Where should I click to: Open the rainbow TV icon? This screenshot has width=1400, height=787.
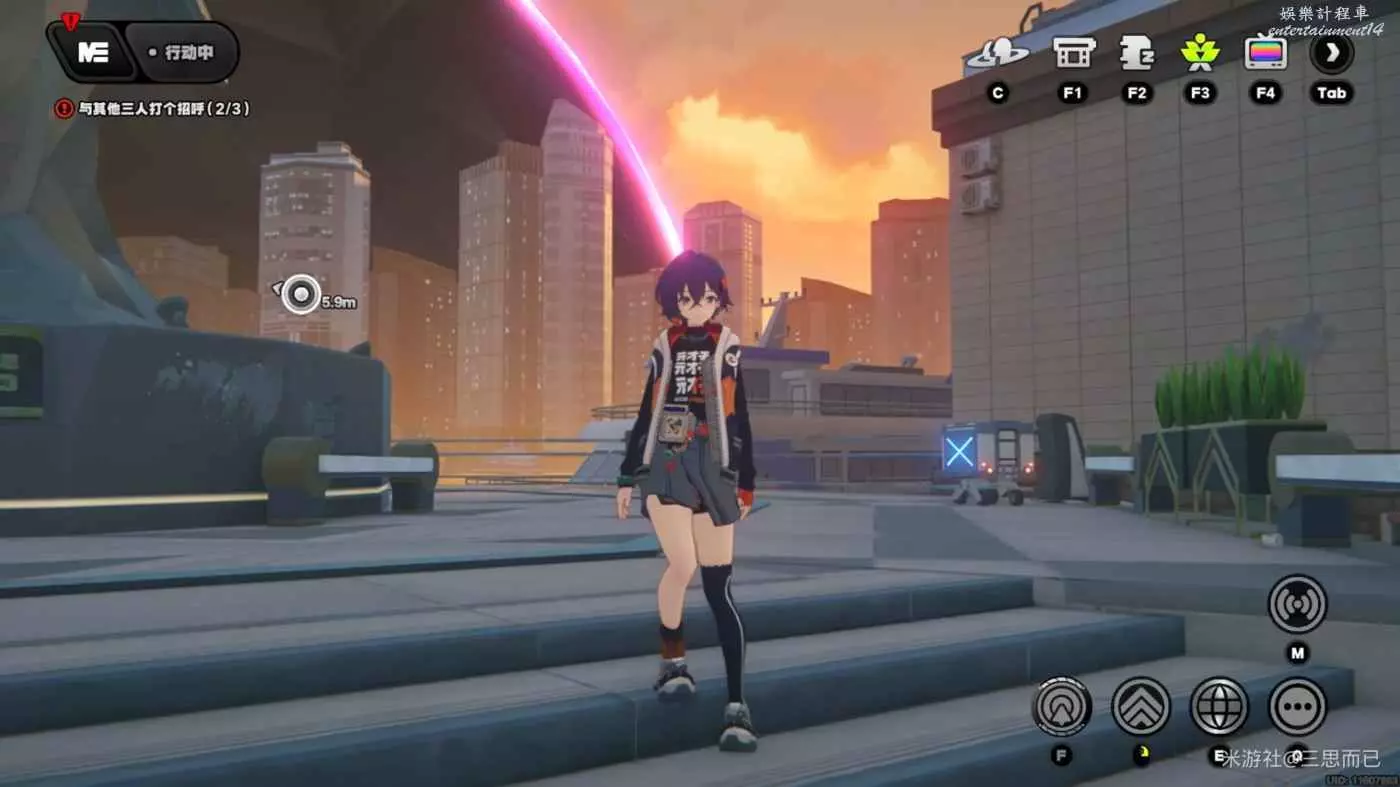tap(1265, 53)
